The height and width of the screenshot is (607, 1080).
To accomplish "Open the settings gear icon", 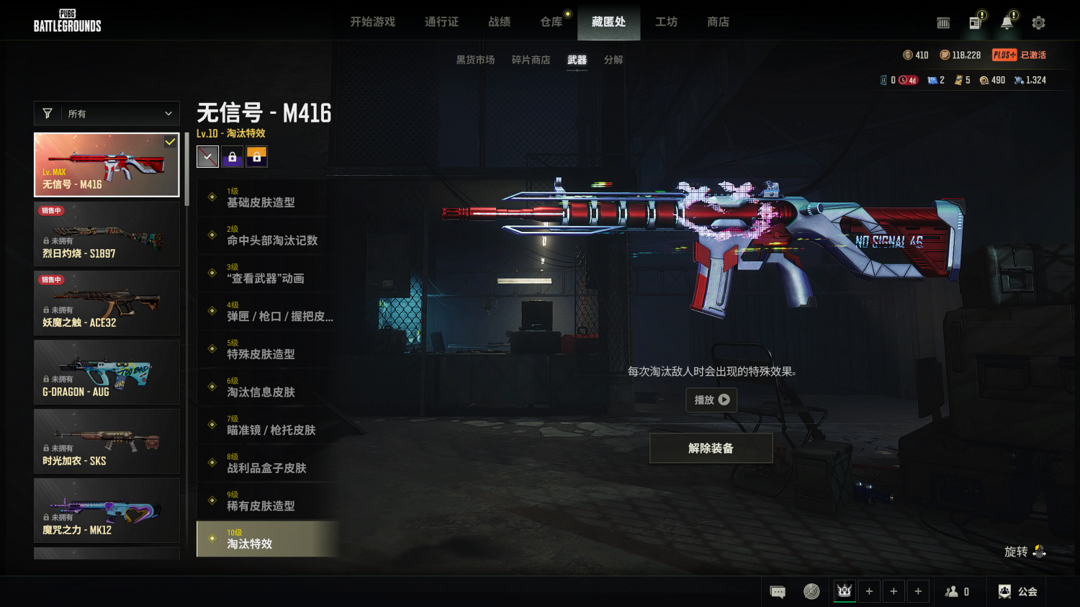I will [x=1038, y=22].
